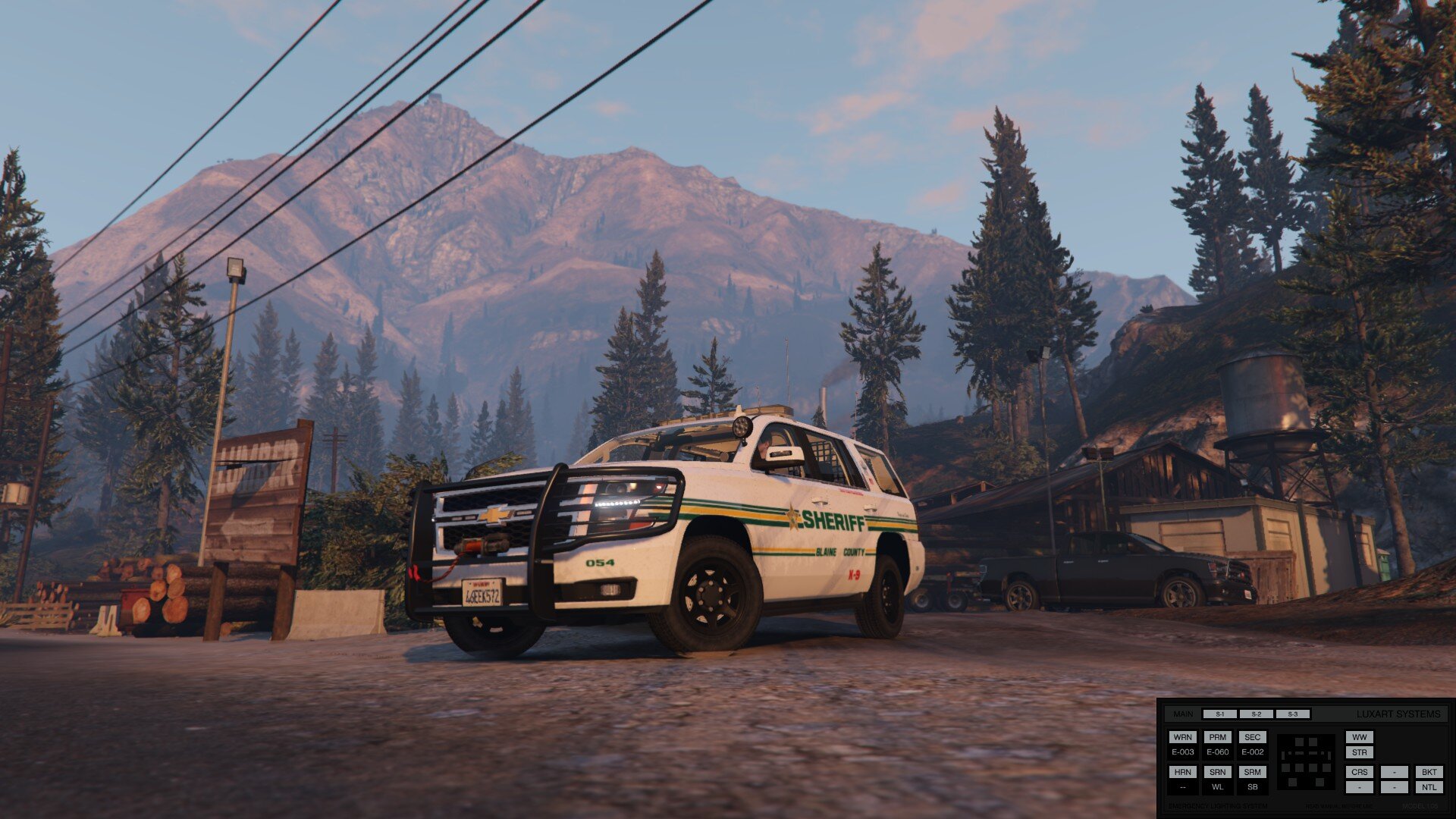The image size is (1456, 819).
Task: Toggle the STR button
Action: click(x=1359, y=752)
